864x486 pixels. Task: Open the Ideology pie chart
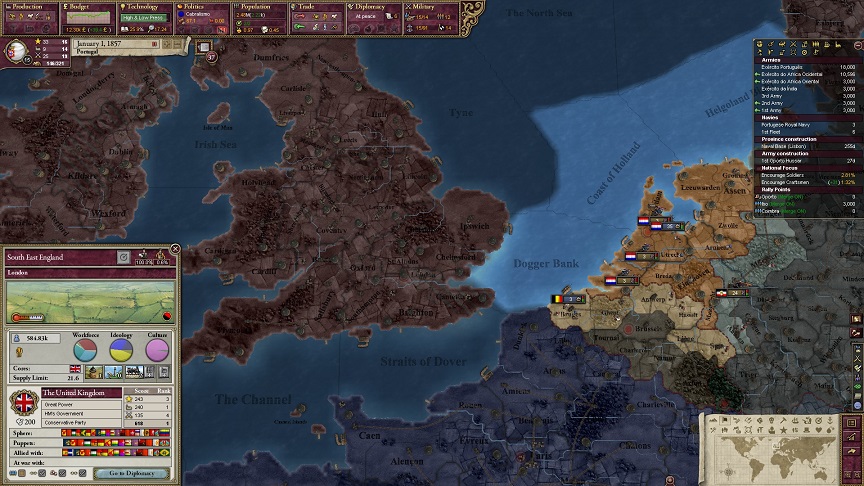point(121,348)
